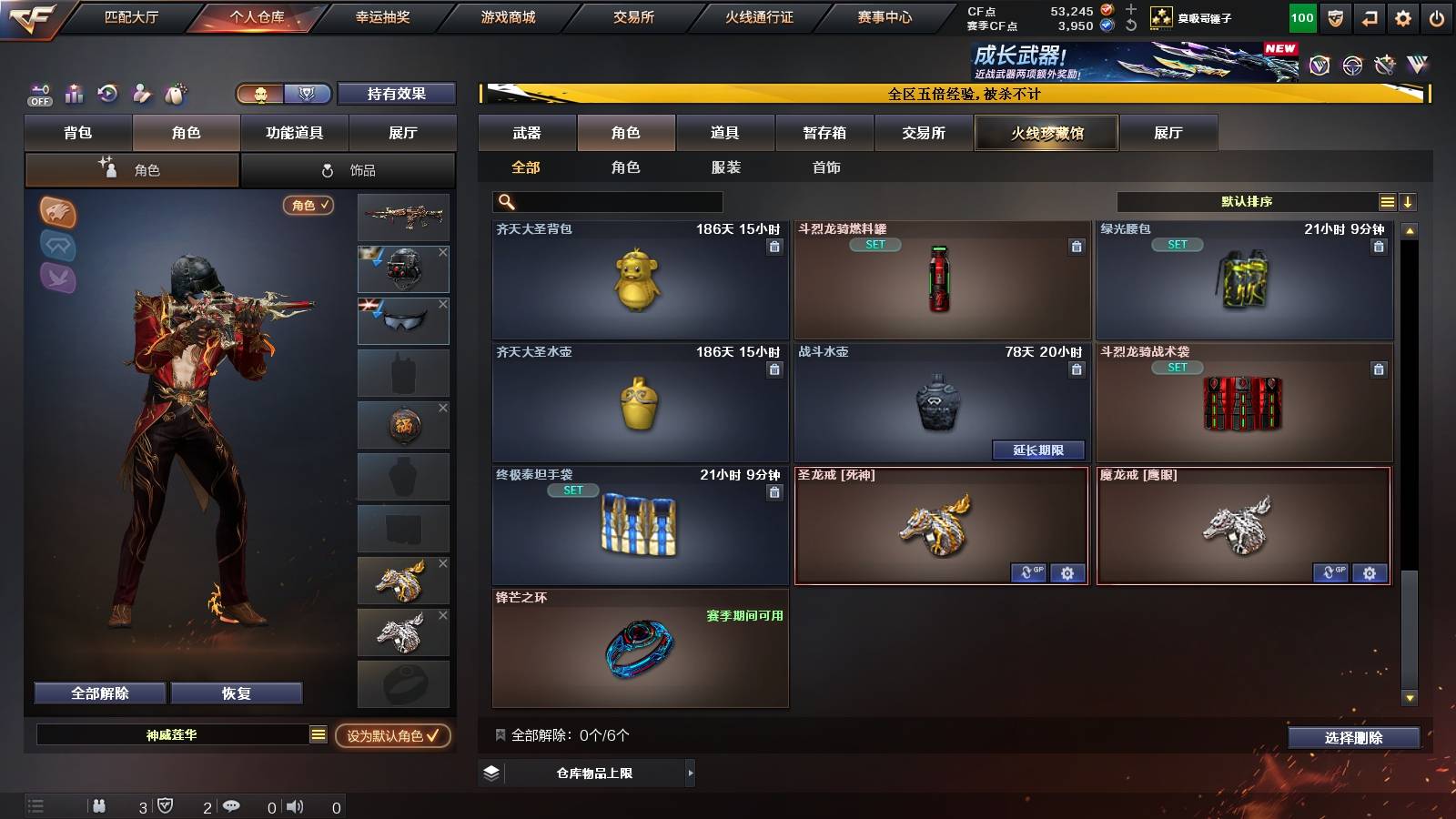The image size is (1456, 819).
Task: Click the 选择删除 button at bottom right
Action: click(x=1353, y=737)
